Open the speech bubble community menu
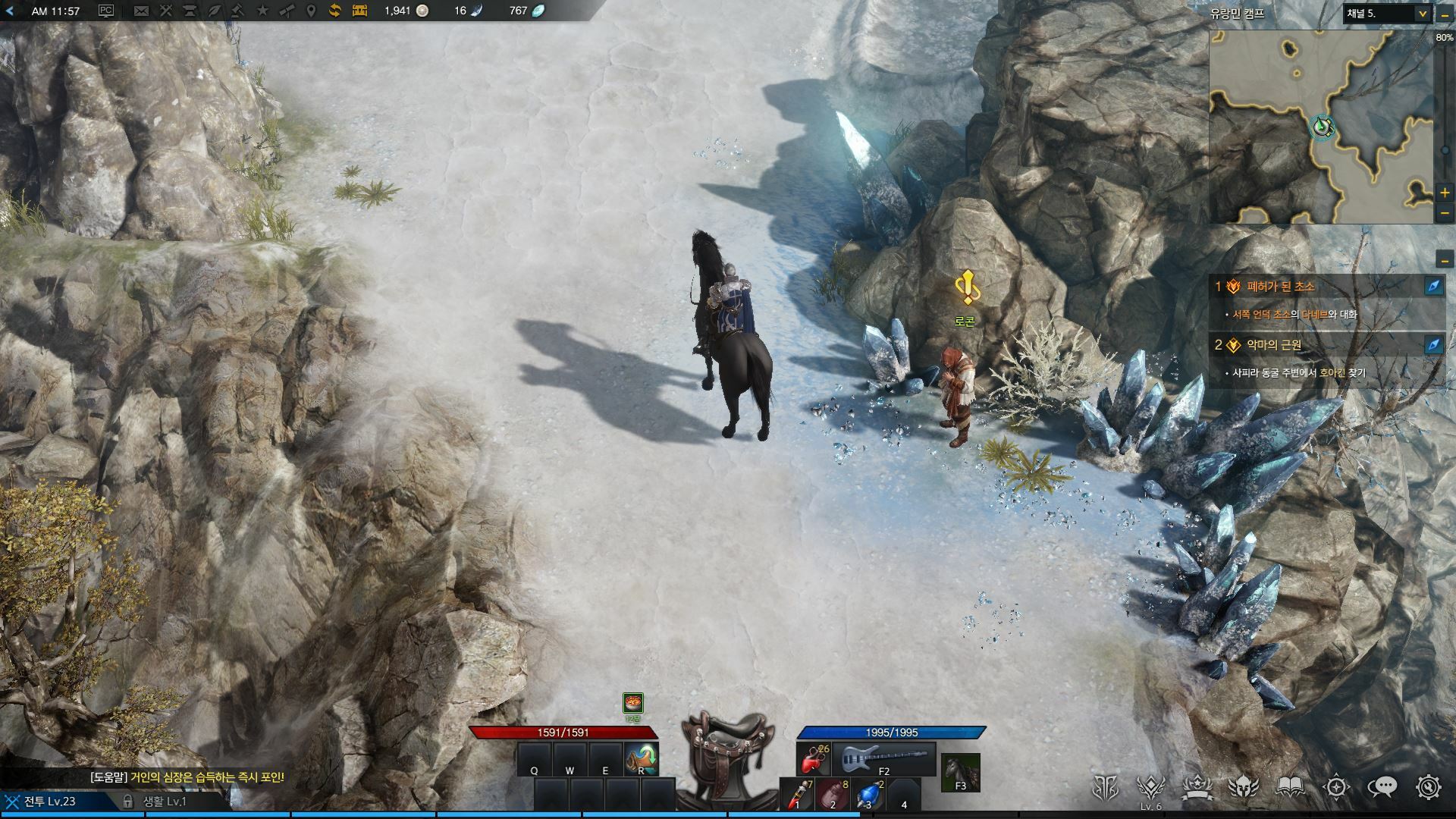 (x=1382, y=788)
